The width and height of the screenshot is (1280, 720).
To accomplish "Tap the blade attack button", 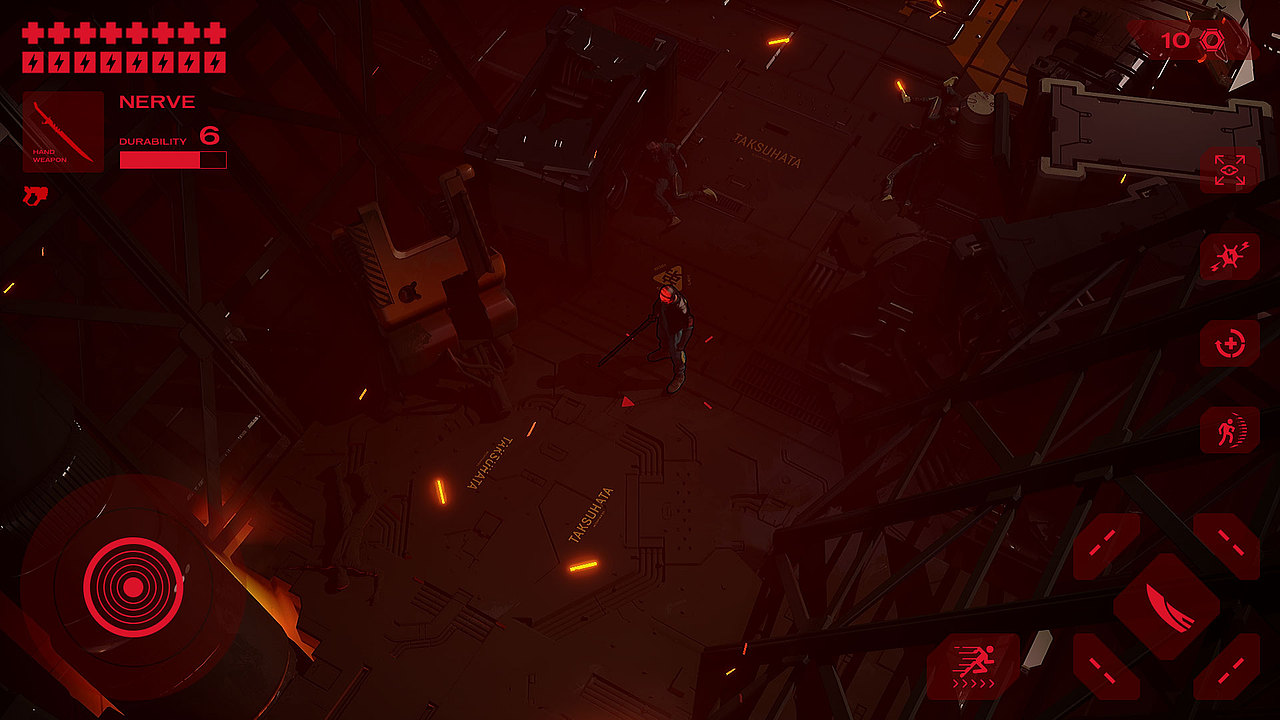I will pos(1166,606).
